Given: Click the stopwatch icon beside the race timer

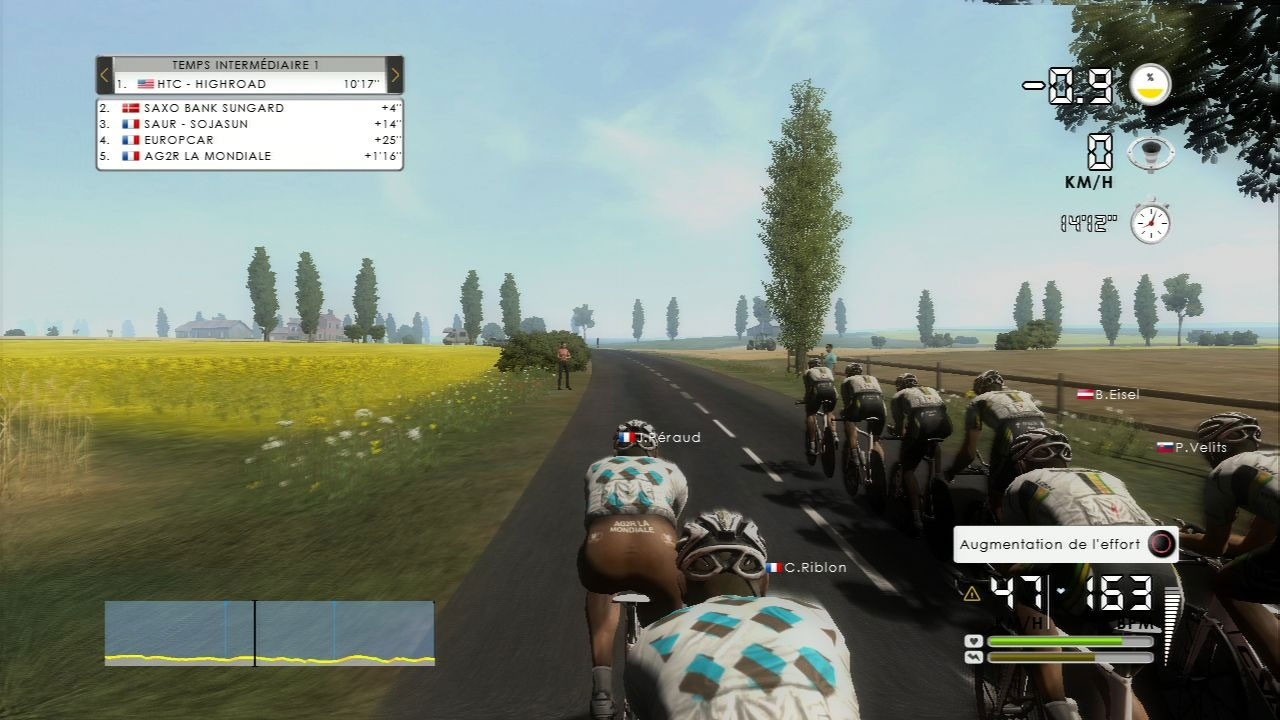Looking at the screenshot, I should (x=1150, y=222).
